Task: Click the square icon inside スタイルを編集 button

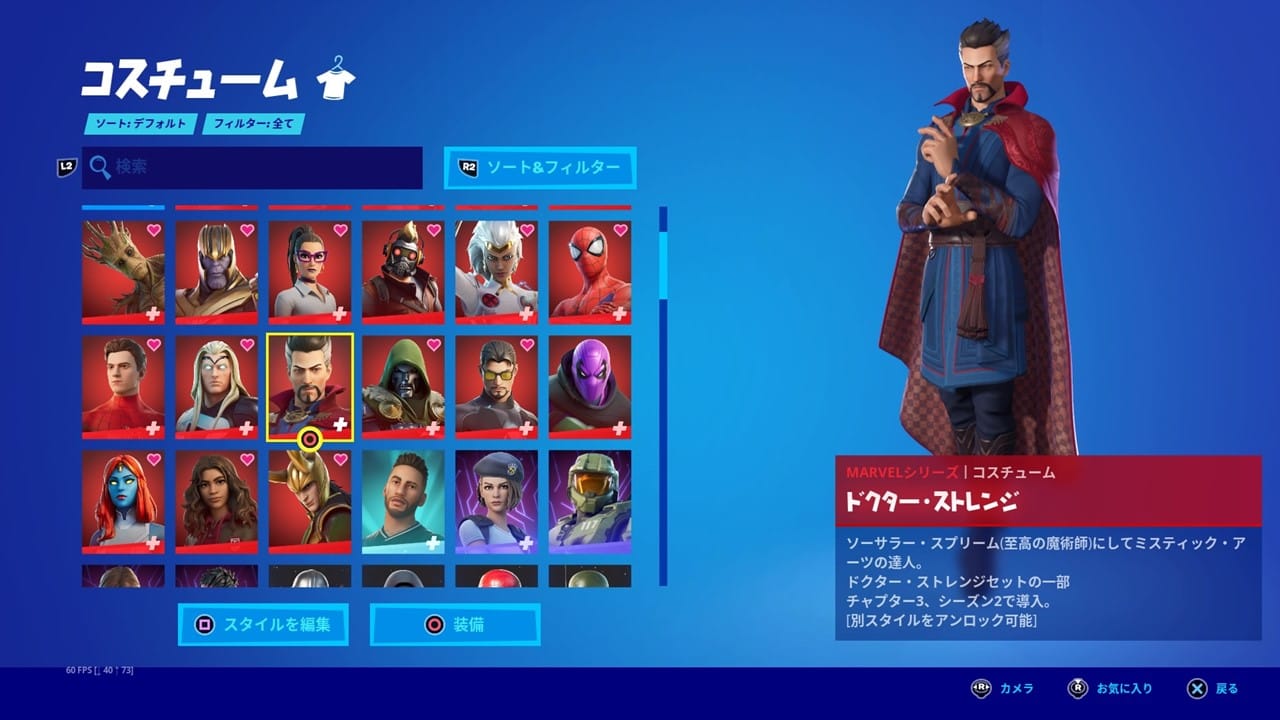Action: click(x=203, y=625)
